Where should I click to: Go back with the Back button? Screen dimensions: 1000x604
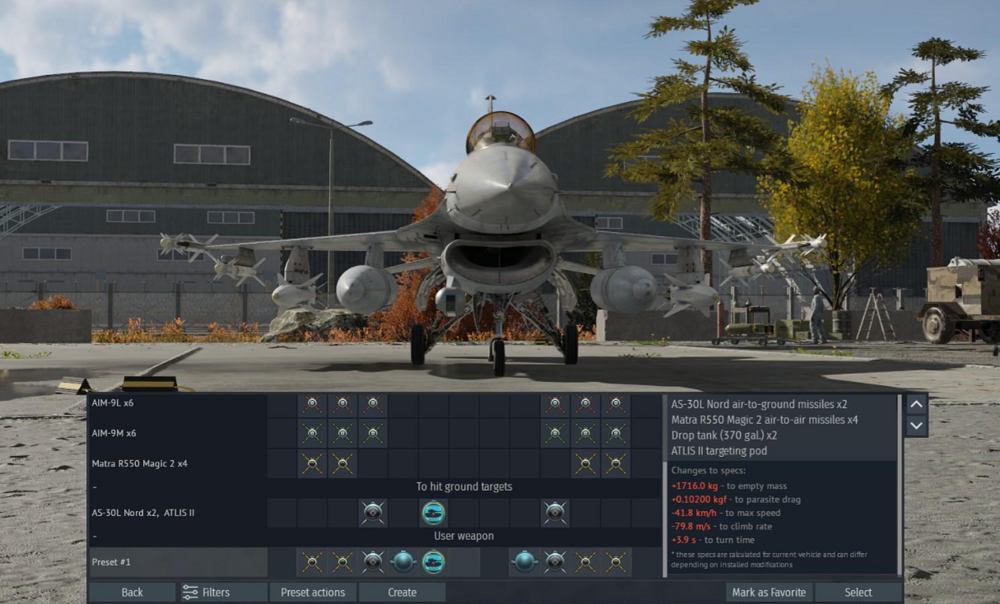(132, 592)
